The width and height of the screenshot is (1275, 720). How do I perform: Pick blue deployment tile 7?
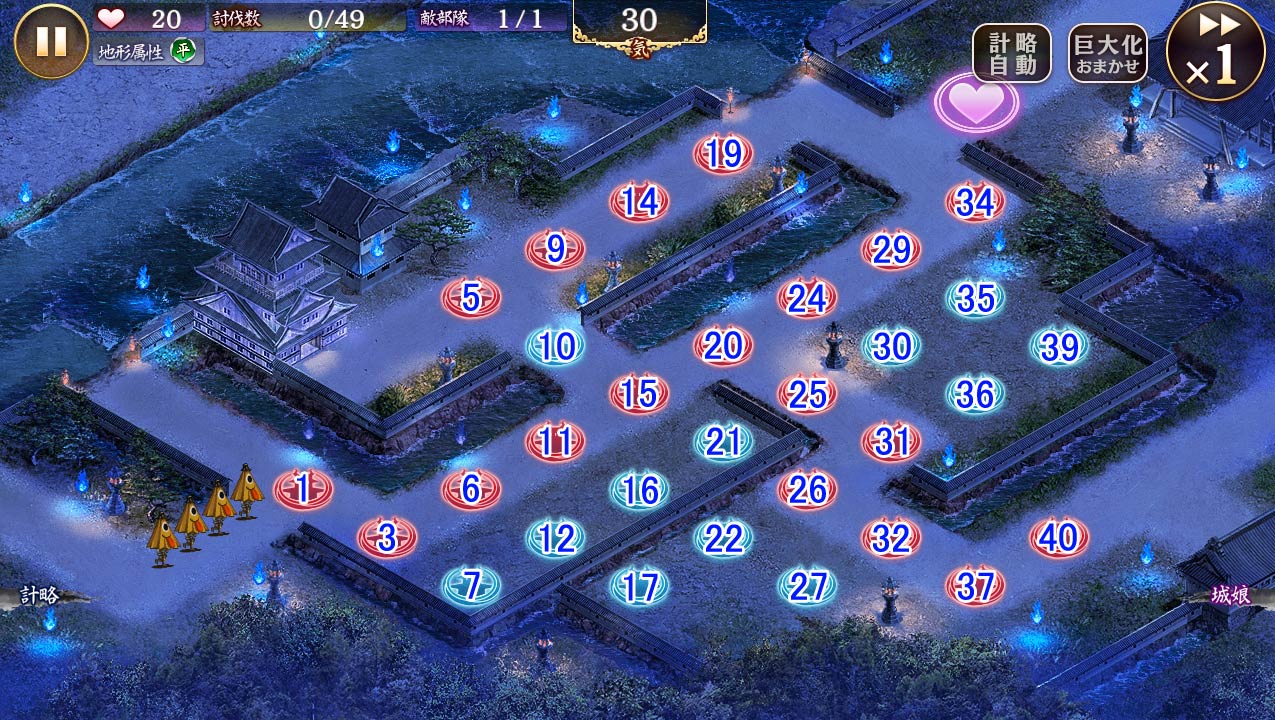471,585
